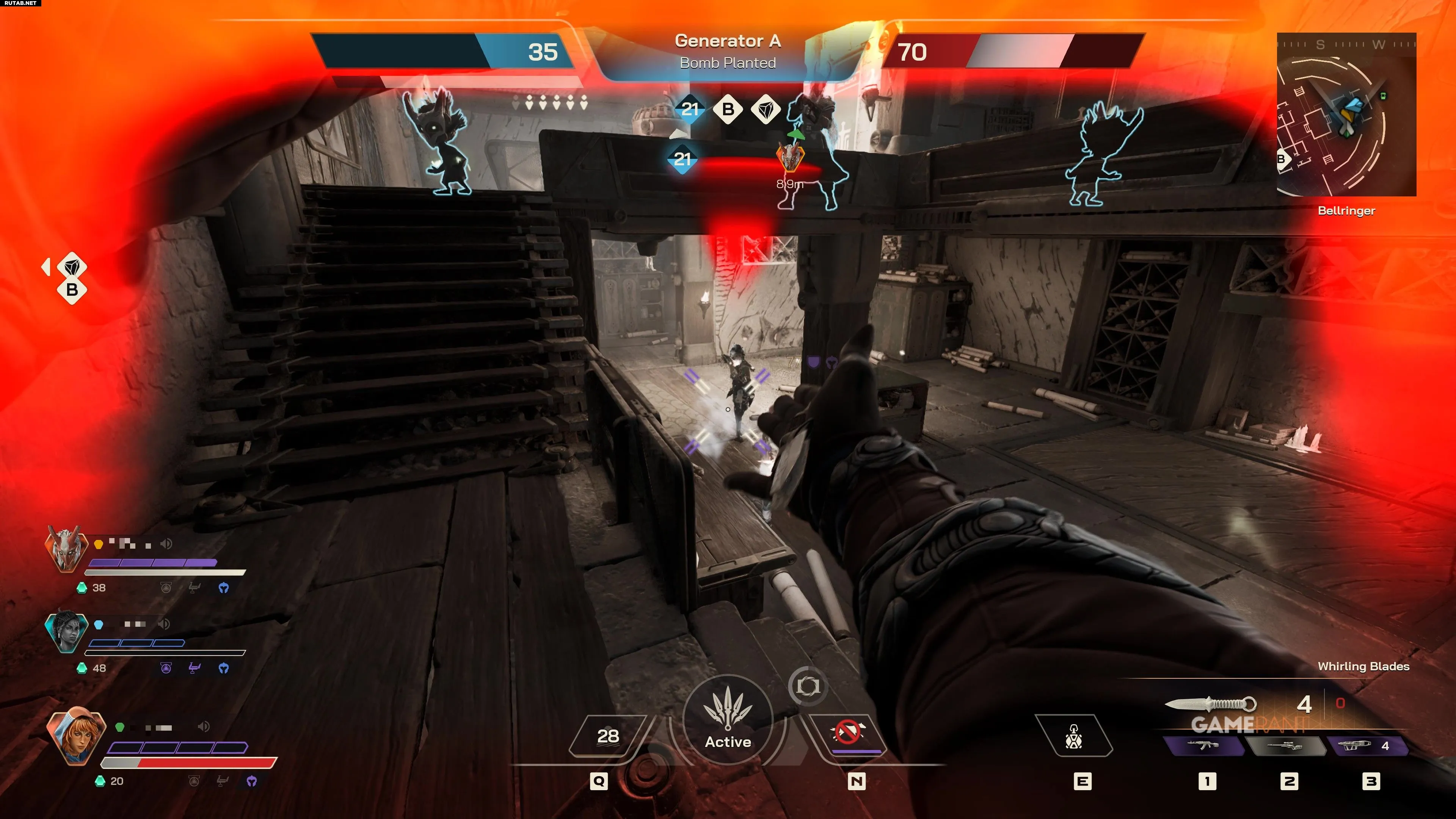Choose the launcher slot with 4 ammo
The width and height of the screenshot is (1456, 819).
tap(1366, 745)
